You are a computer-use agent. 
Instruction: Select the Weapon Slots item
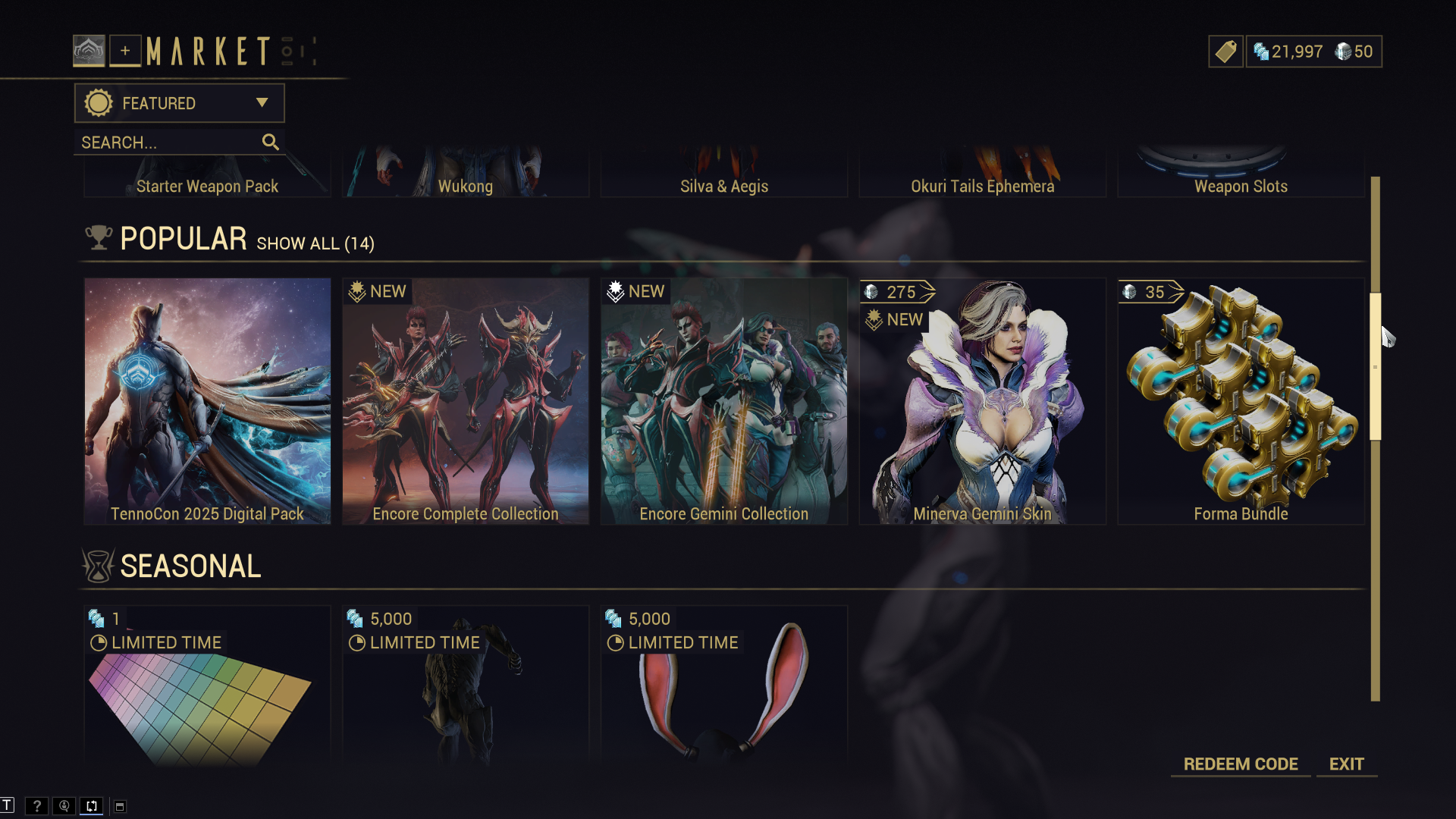[x=1241, y=178]
